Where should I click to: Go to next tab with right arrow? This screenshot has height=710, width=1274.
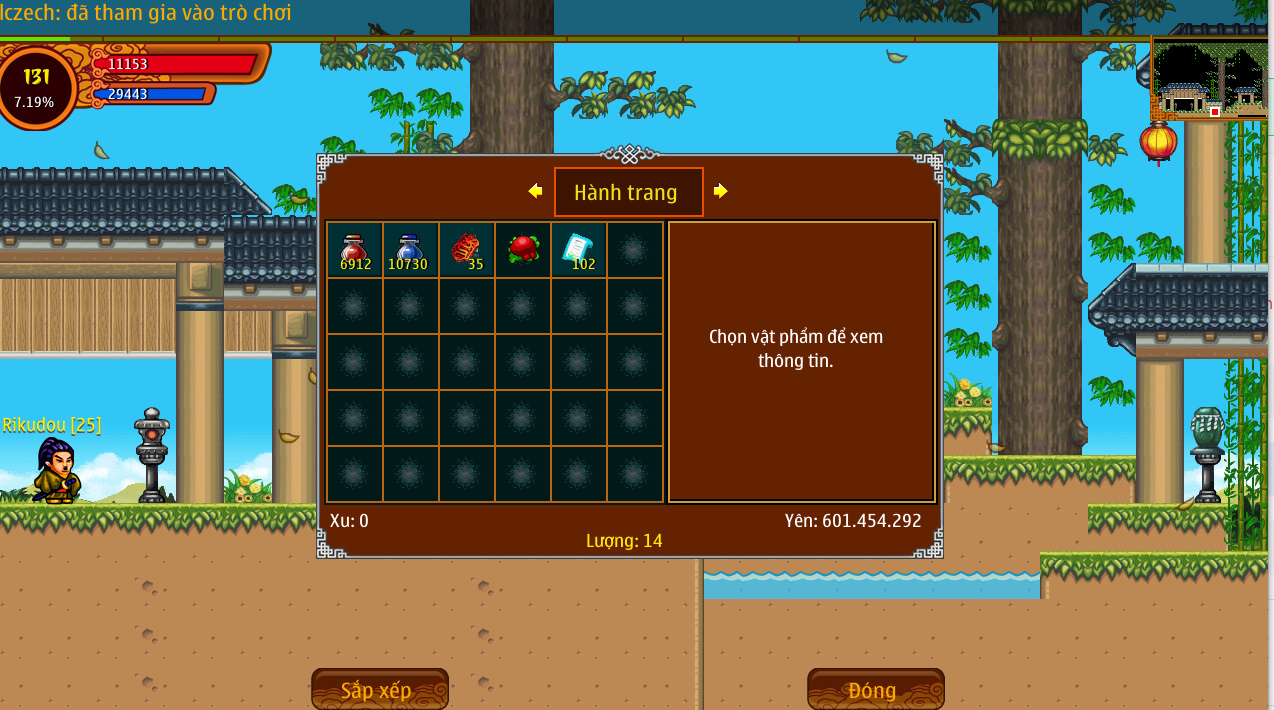(x=720, y=191)
